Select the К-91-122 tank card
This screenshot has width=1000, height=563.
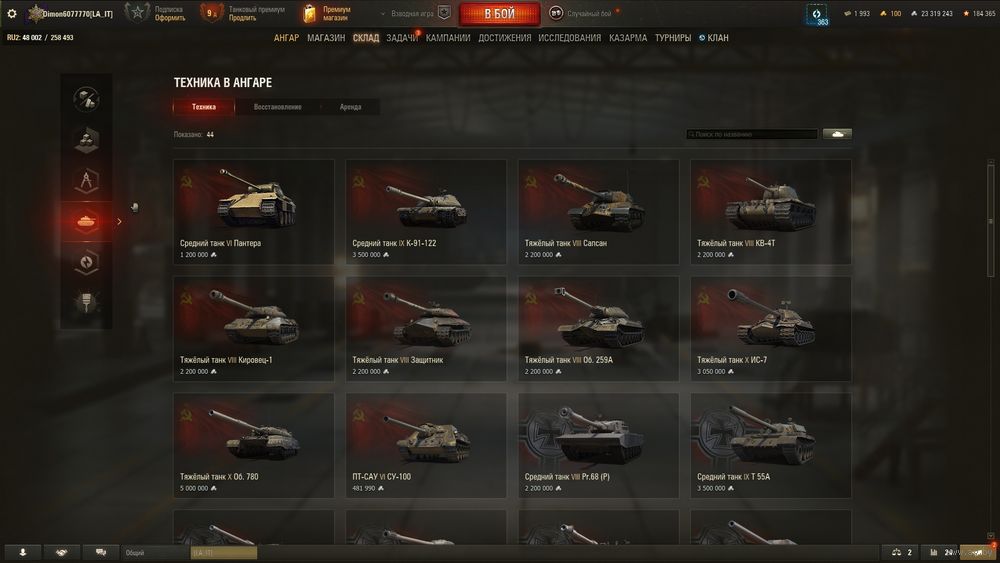point(426,211)
